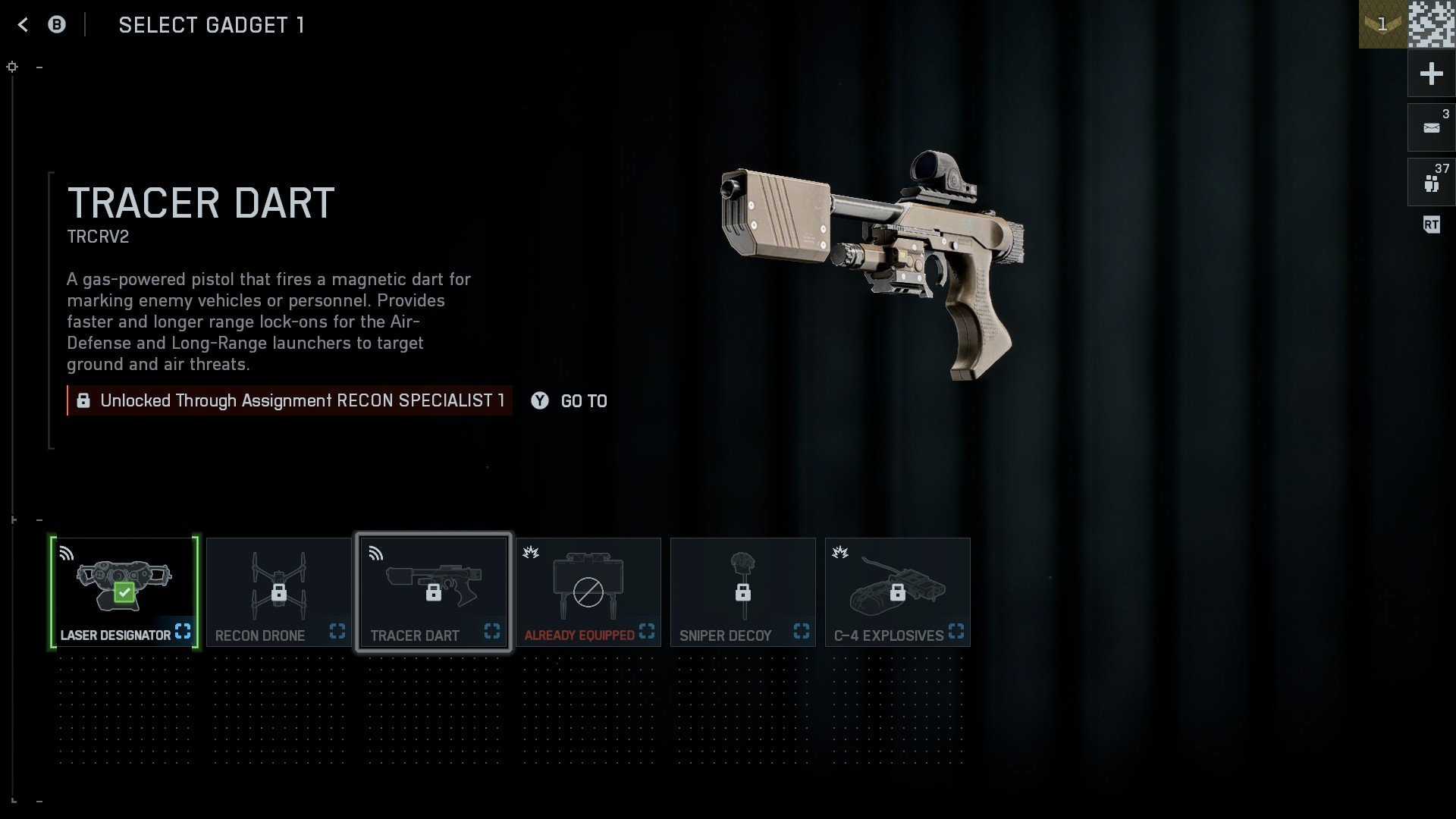The height and width of the screenshot is (819, 1456).
Task: Click the plus icon to add a squadmate
Action: [1430, 74]
